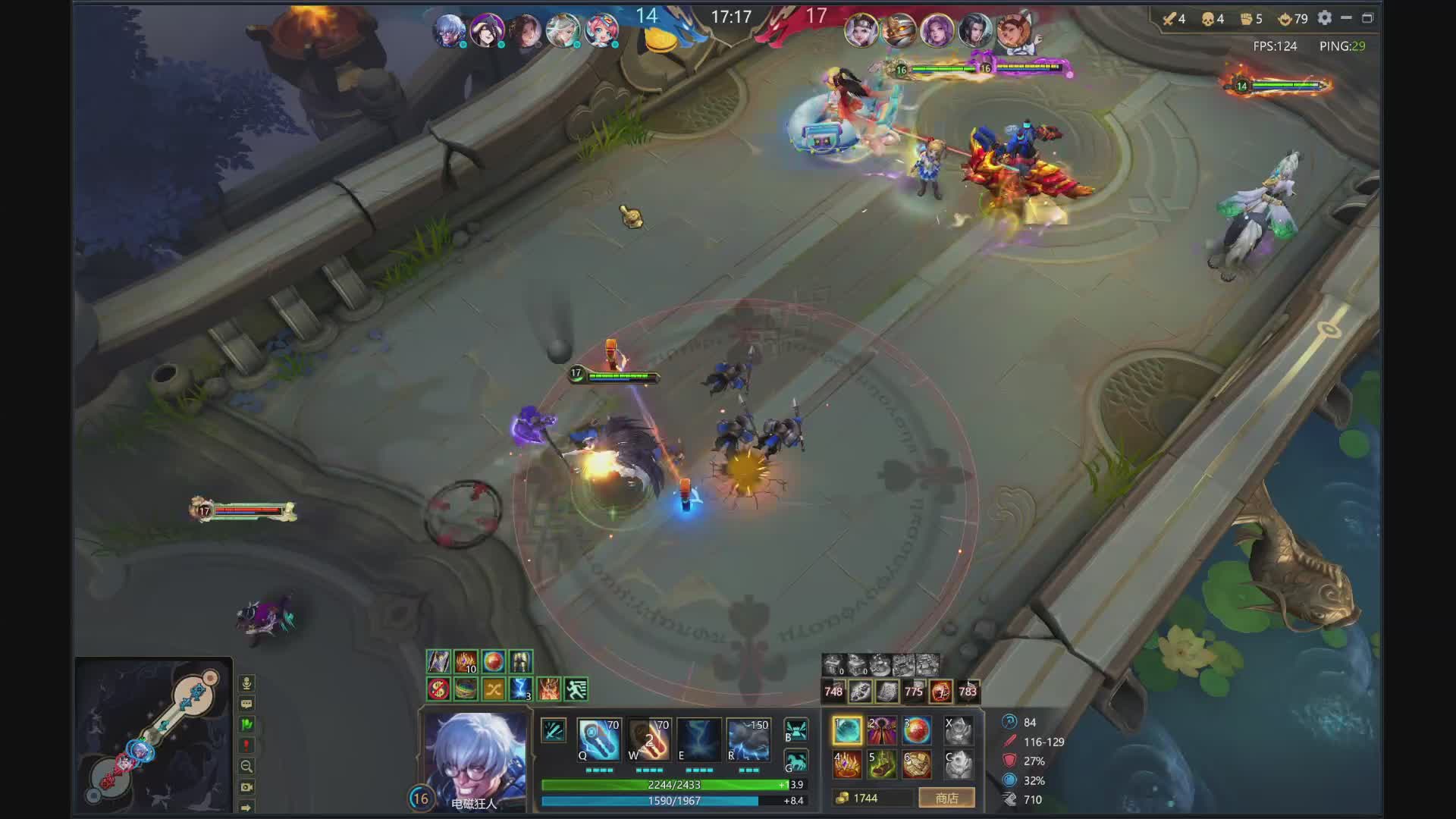Select the G horse summoner spell
The width and height of the screenshot is (1456, 819).
tap(795, 761)
